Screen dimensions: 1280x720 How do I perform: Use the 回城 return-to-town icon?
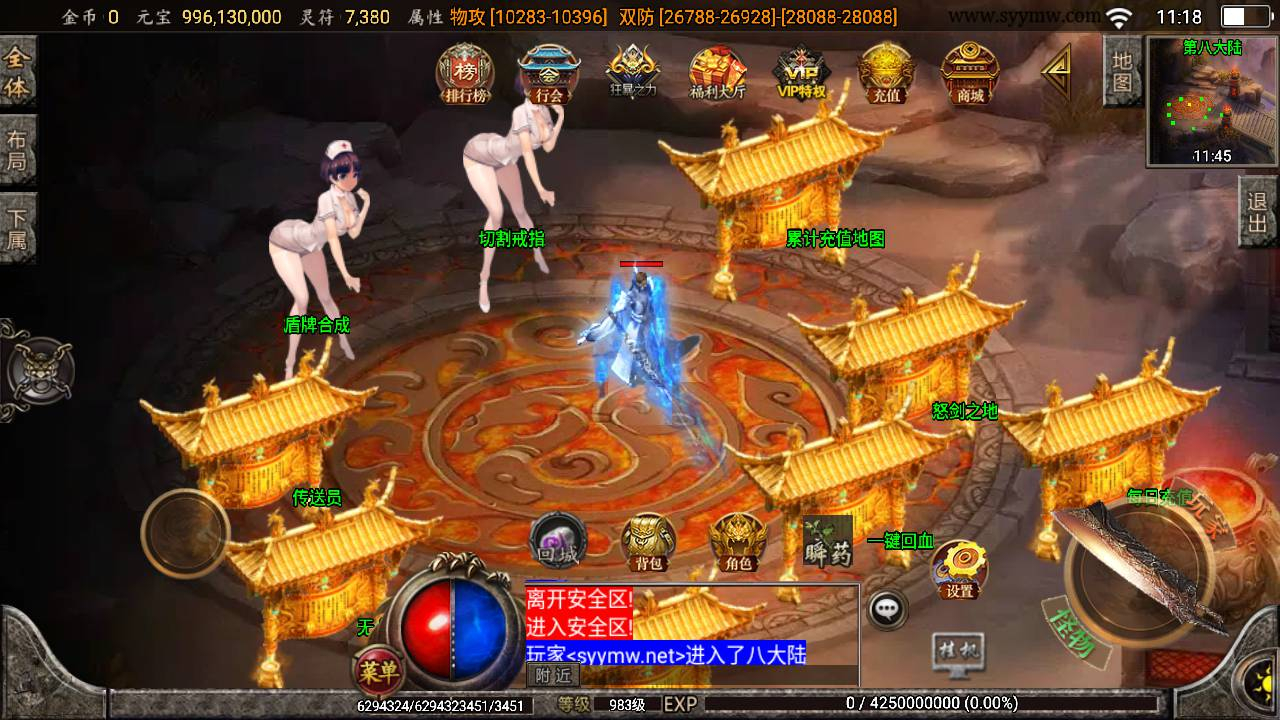pyautogui.click(x=557, y=542)
